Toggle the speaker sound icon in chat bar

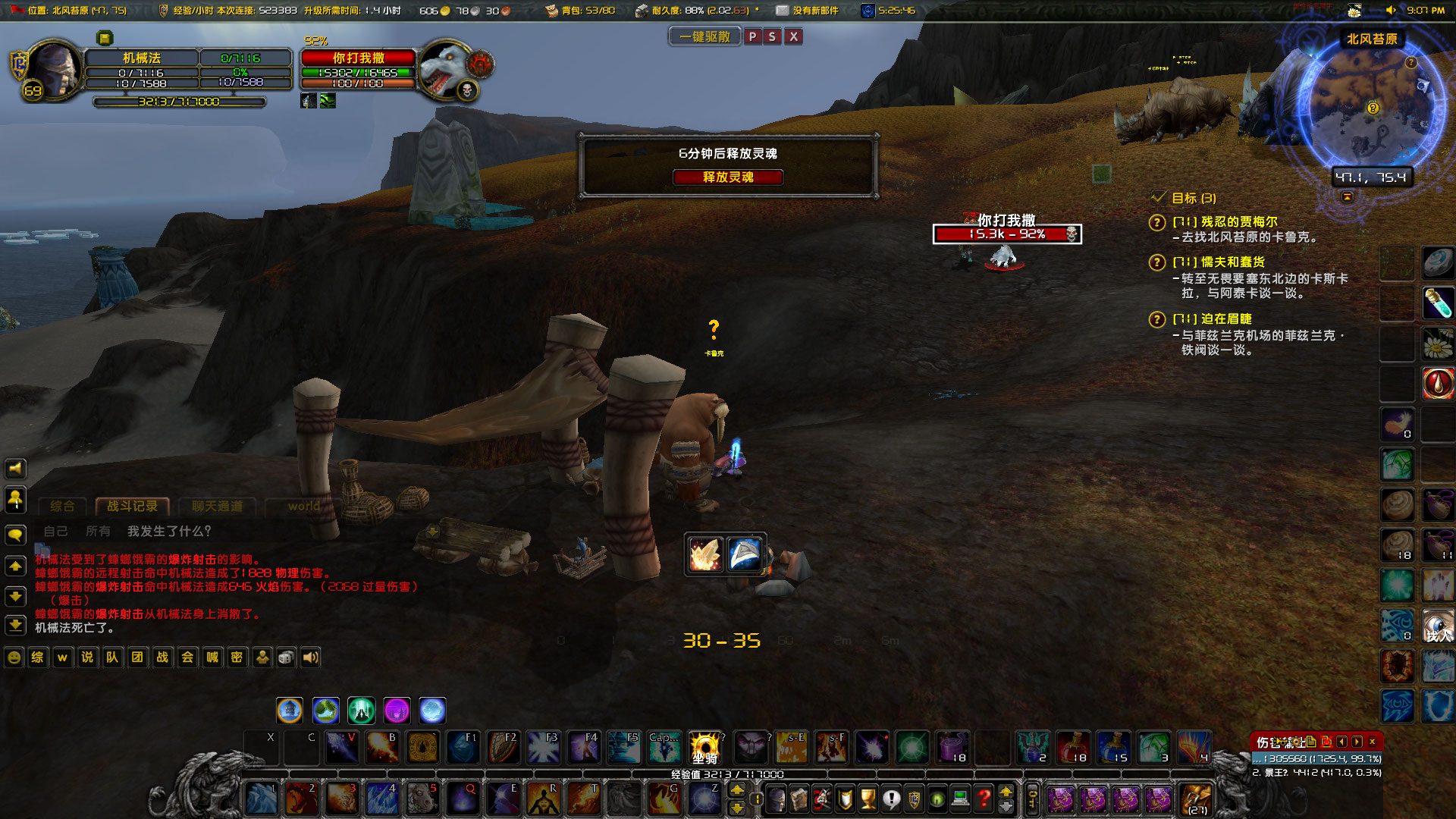(310, 657)
